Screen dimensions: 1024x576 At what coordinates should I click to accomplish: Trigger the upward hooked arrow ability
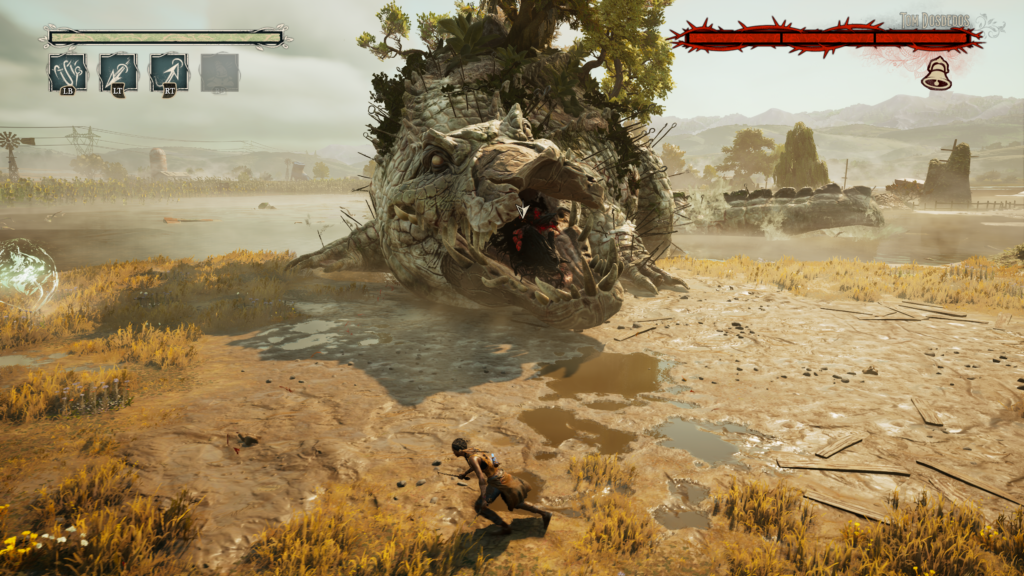169,73
